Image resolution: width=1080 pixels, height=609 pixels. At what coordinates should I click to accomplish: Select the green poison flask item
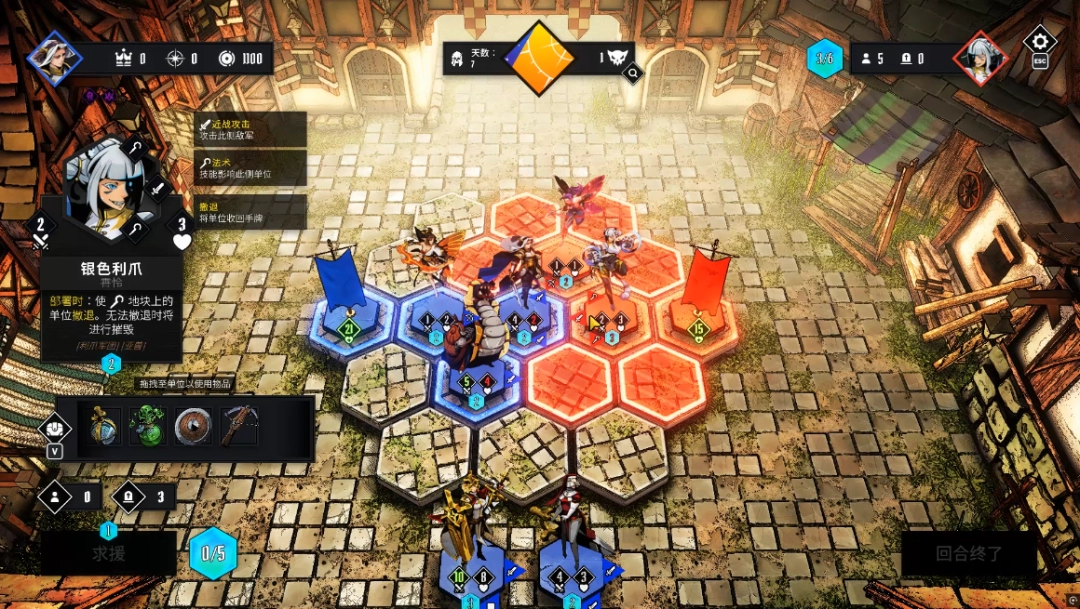click(147, 426)
